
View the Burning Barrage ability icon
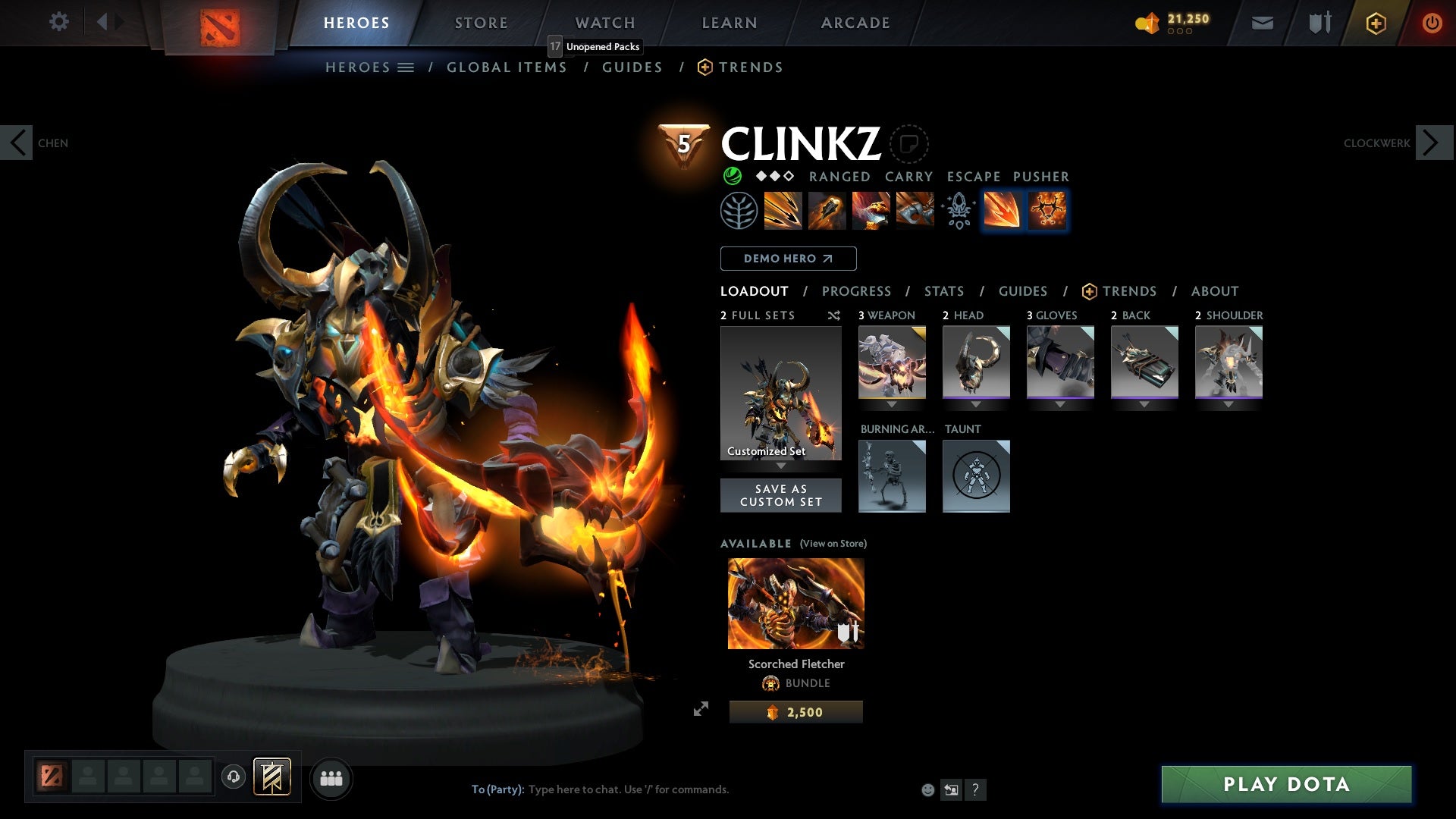pyautogui.click(x=781, y=211)
